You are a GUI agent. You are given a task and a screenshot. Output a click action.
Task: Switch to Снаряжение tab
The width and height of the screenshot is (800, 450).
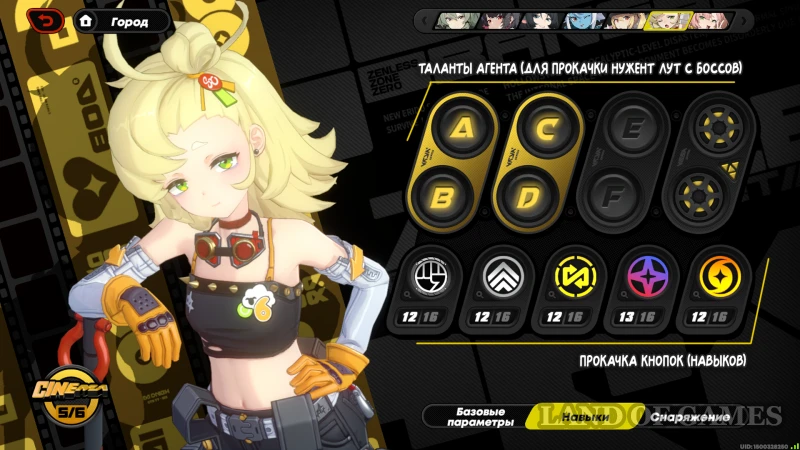[690, 416]
